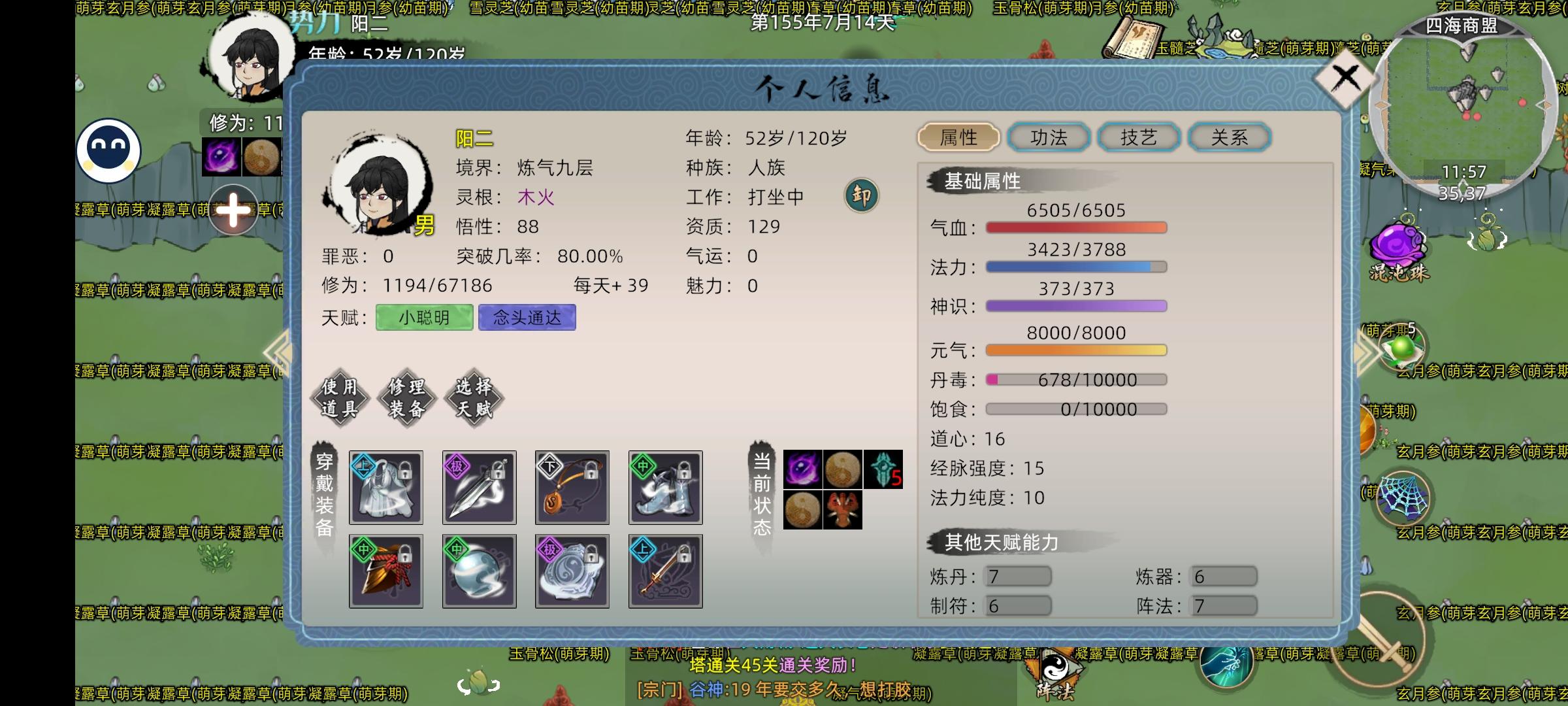Switch to the 功法 tab
1568x706 pixels.
[x=1049, y=137]
